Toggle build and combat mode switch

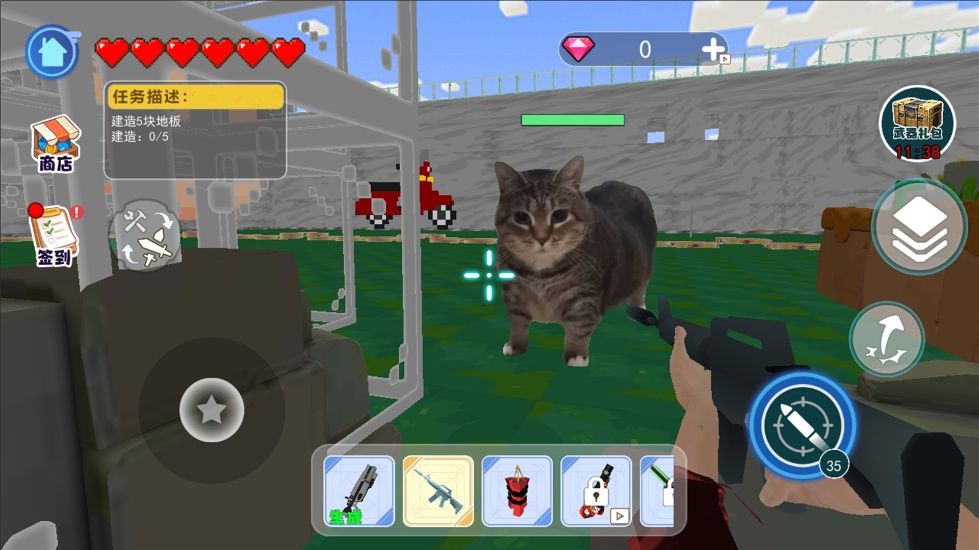point(147,235)
